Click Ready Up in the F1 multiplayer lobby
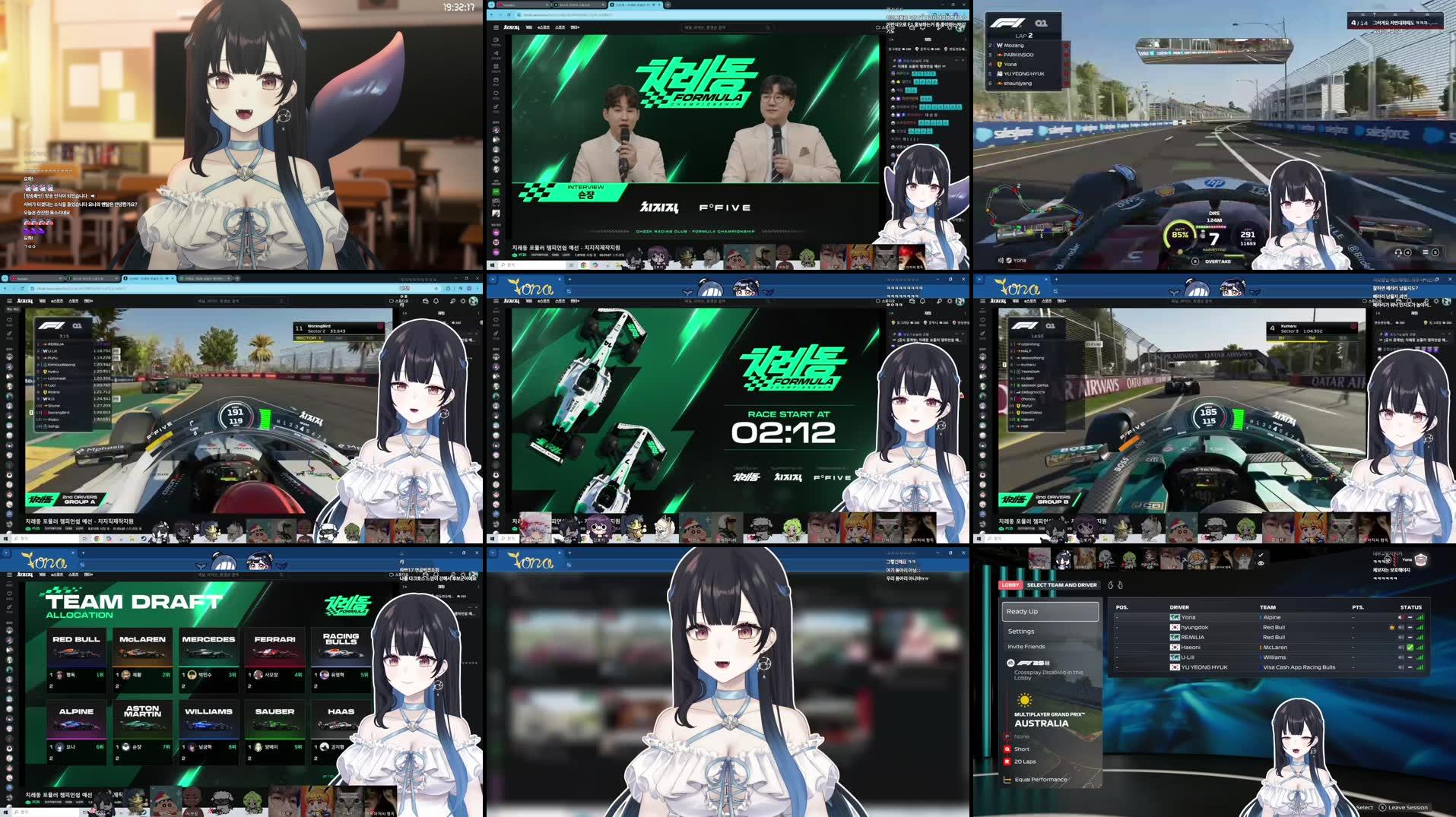Viewport: 1456px width, 817px height. (x=1049, y=612)
